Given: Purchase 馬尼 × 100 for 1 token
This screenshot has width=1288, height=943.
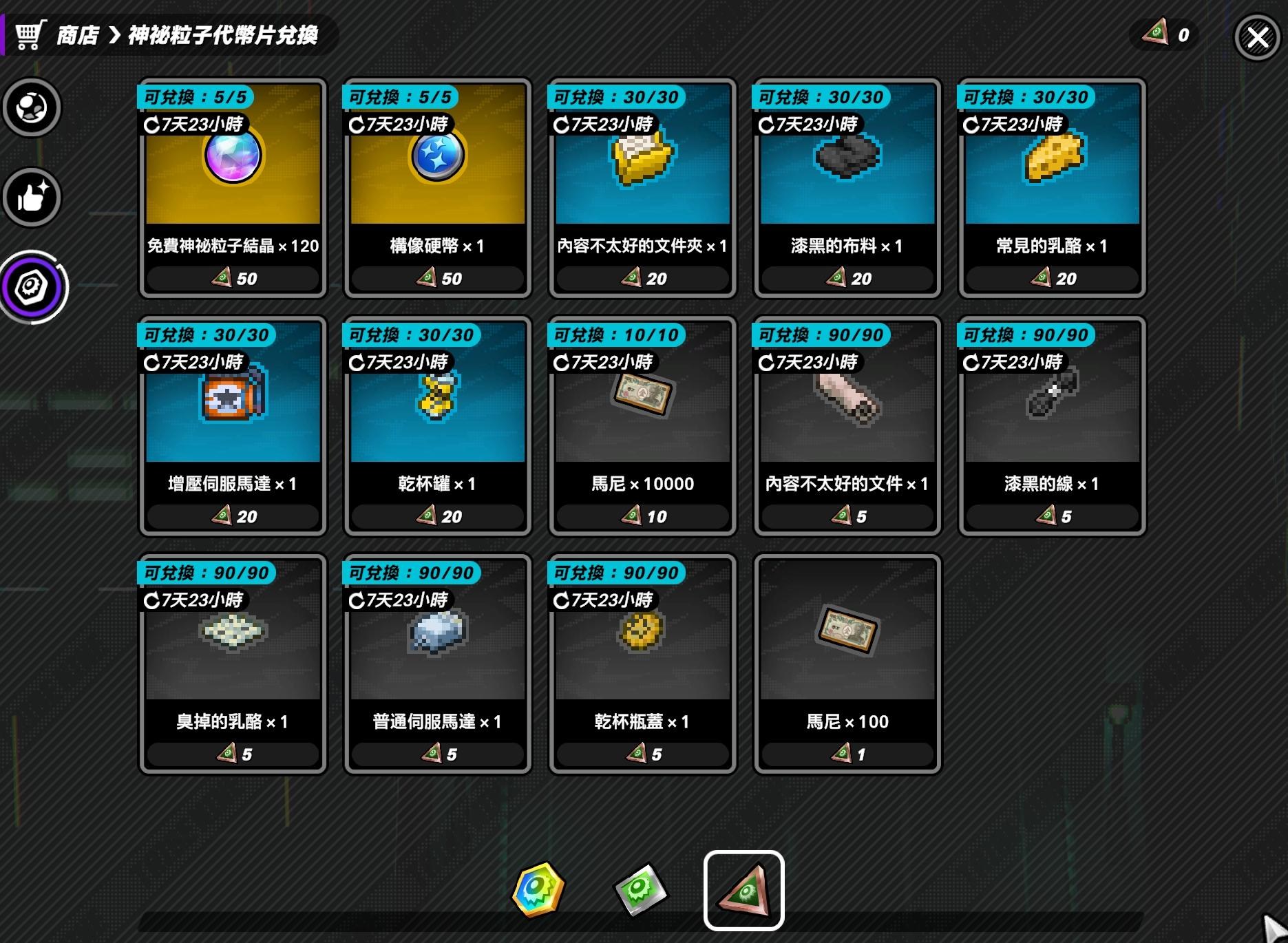Looking at the screenshot, I should tap(845, 662).
